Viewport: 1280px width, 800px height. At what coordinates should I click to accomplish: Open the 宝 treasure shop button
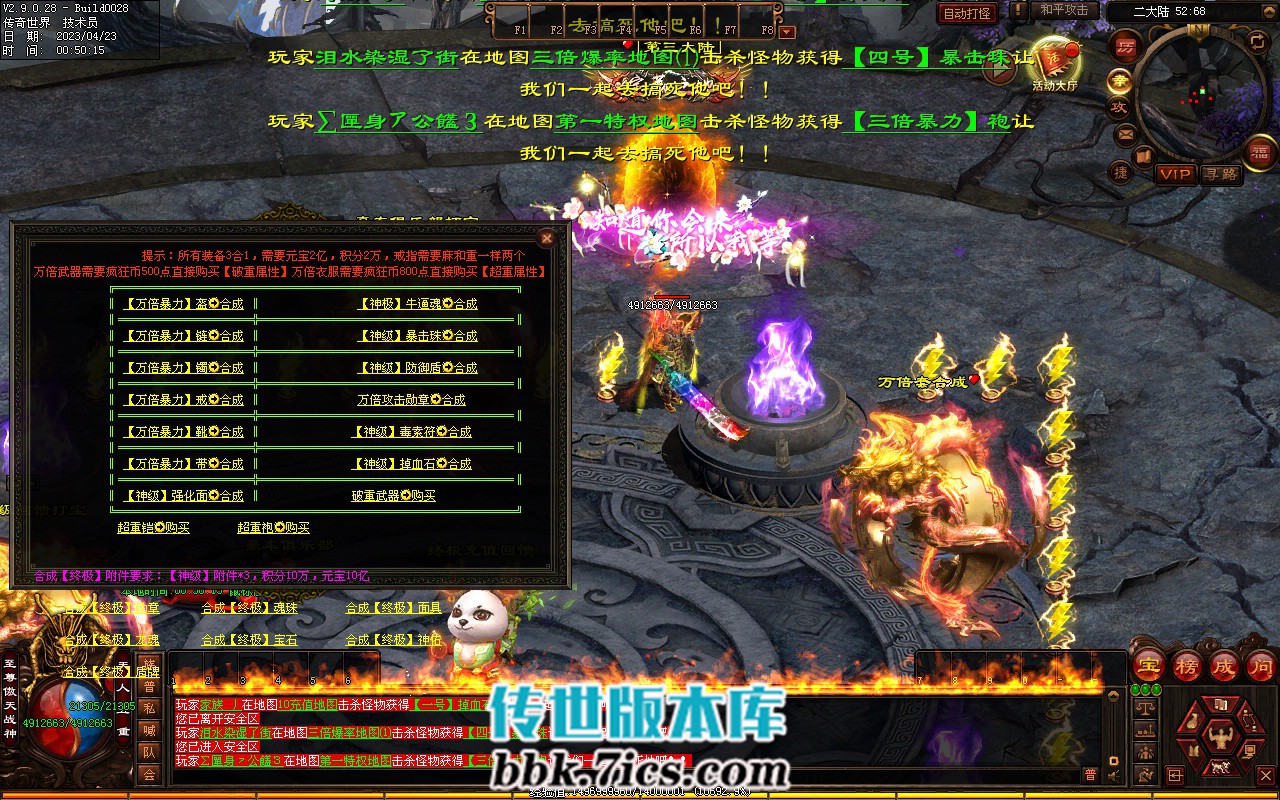click(1149, 665)
